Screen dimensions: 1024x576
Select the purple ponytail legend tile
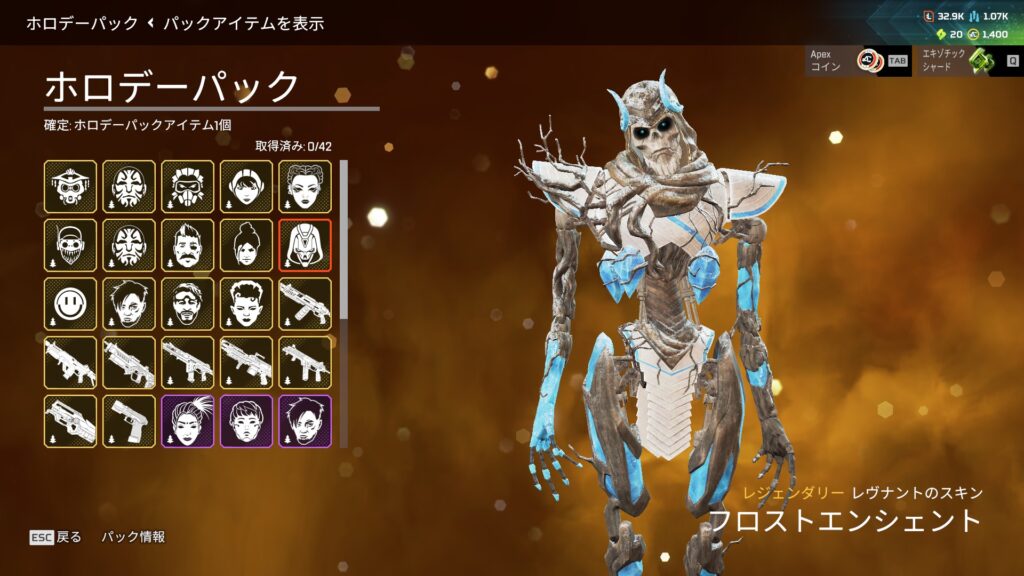point(187,421)
